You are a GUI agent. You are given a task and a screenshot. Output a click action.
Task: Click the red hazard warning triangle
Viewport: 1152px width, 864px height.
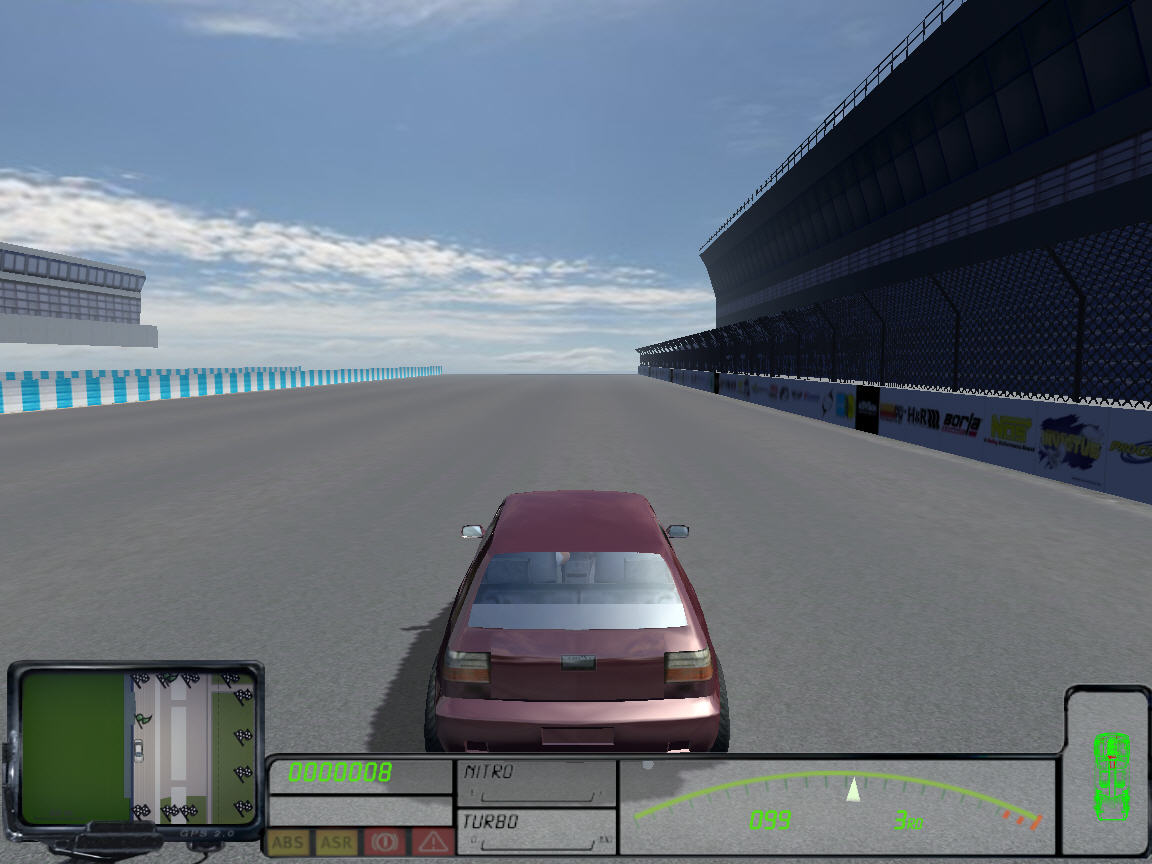pos(432,842)
